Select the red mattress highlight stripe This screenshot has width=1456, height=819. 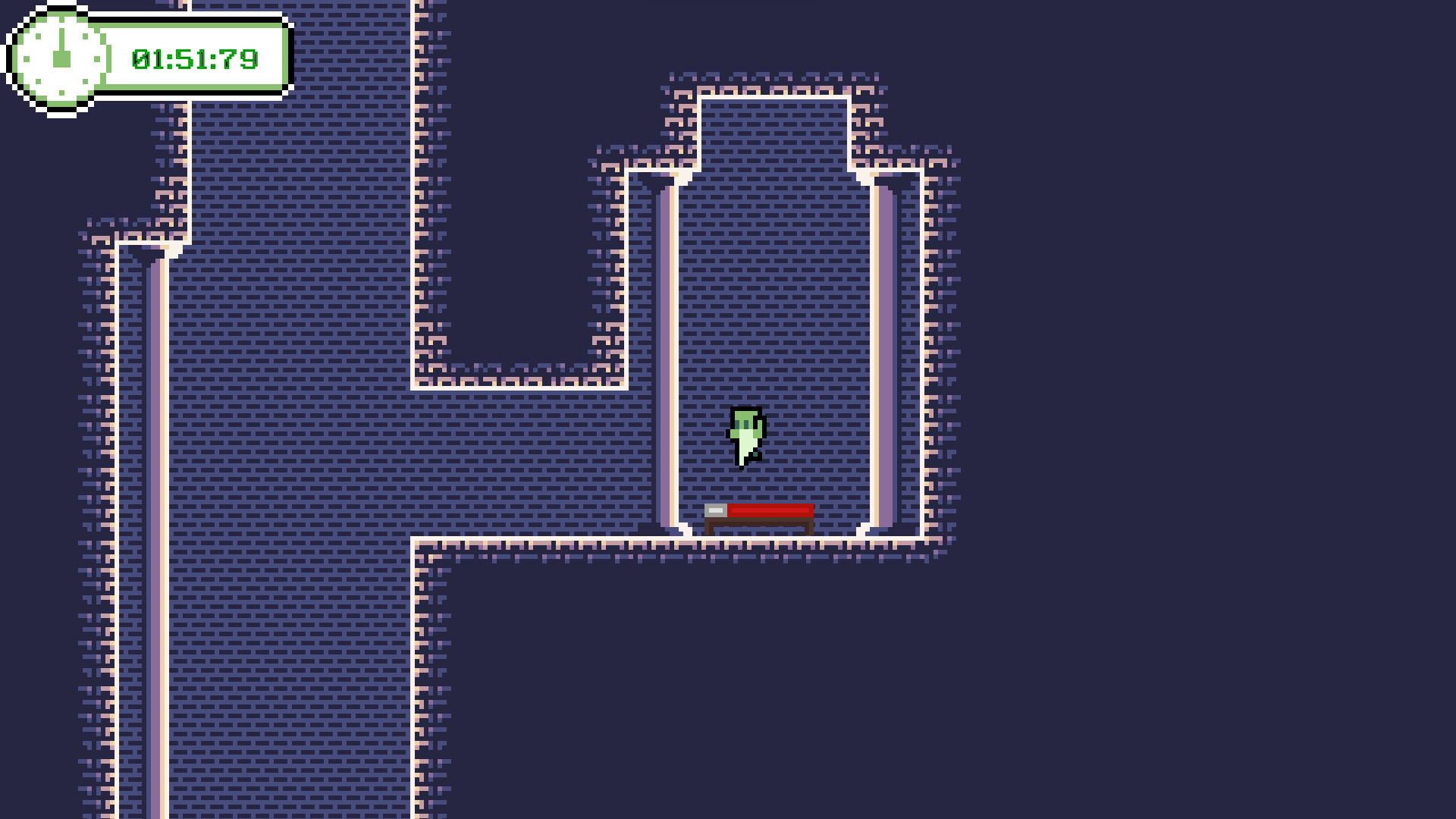770,510
